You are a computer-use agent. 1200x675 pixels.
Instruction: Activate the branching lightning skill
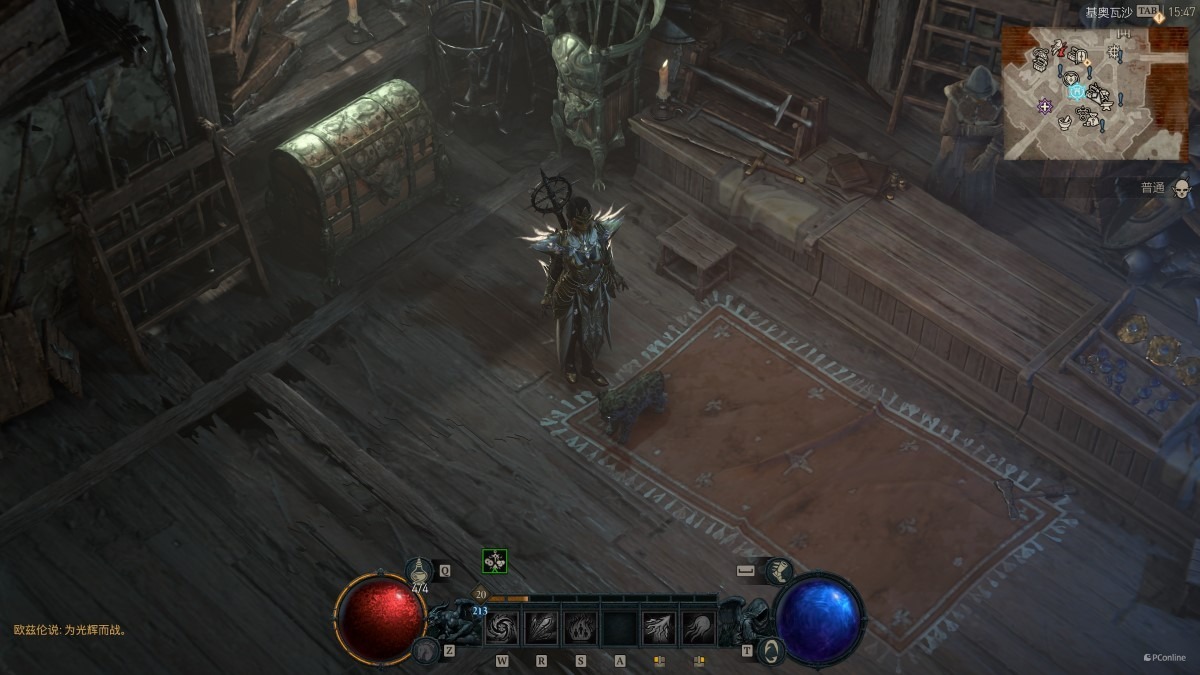click(659, 628)
